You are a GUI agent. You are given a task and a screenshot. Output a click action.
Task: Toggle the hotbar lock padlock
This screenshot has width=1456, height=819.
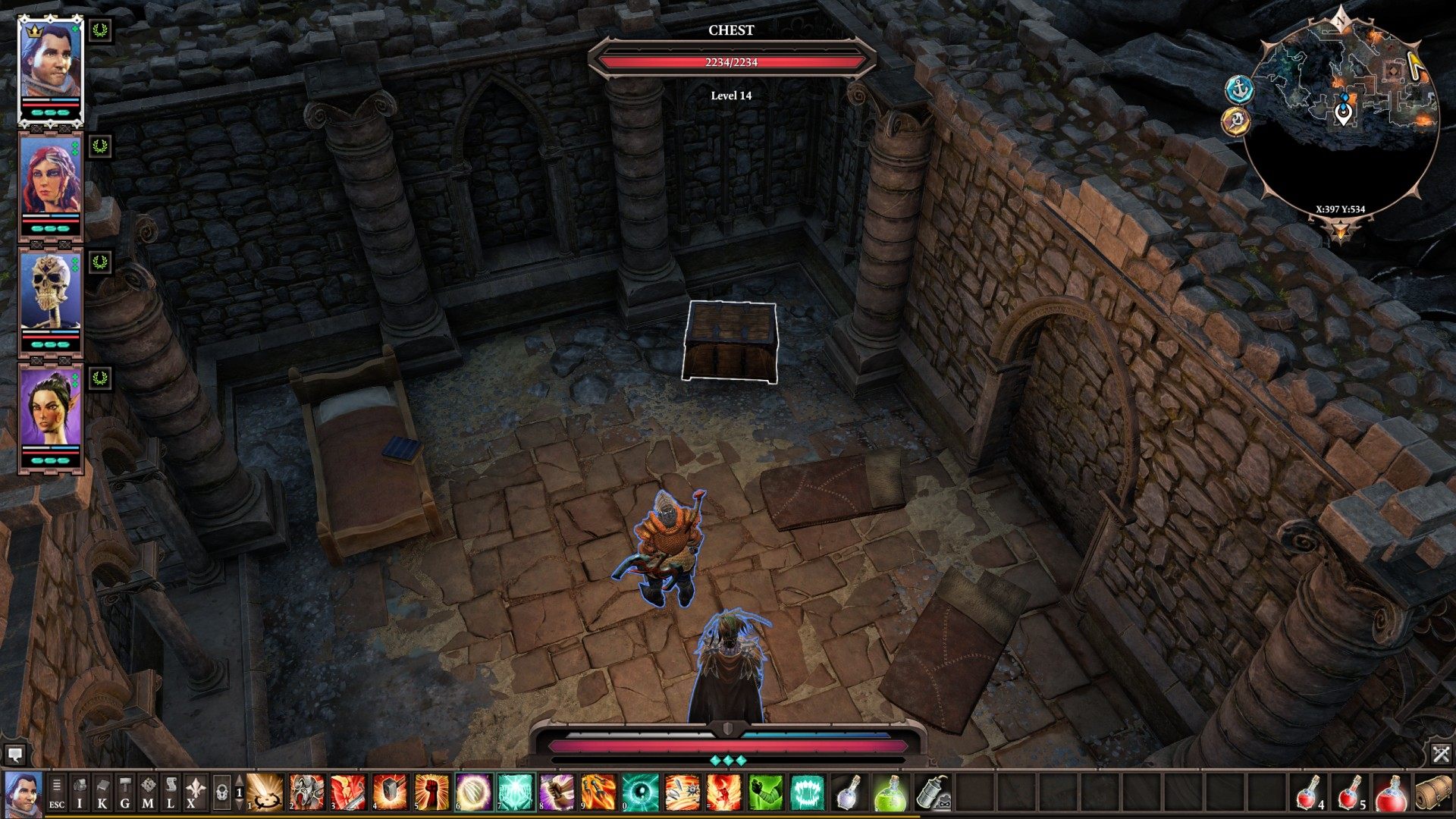click(x=221, y=793)
